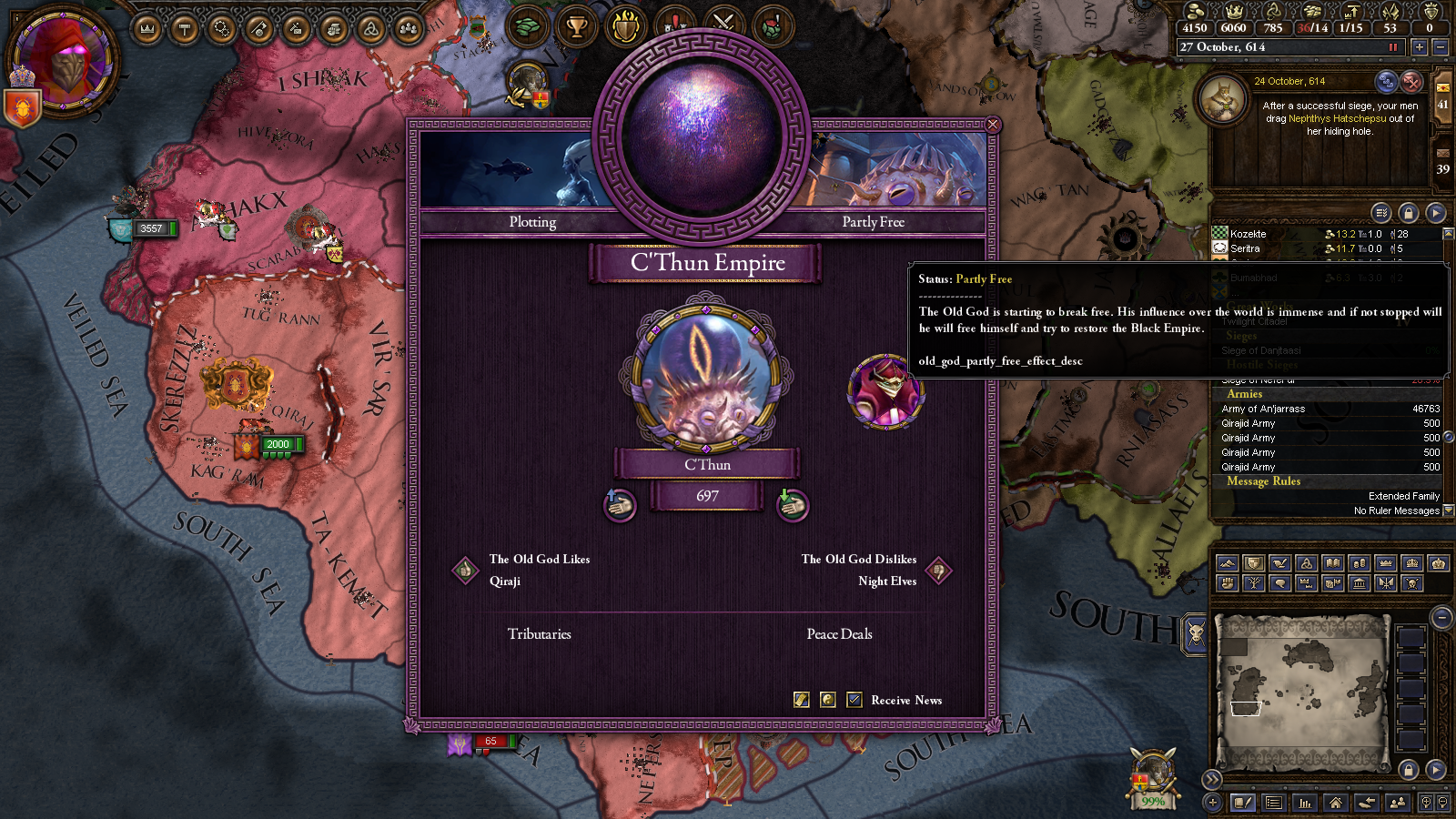Open the crown menu button in the top bar
The image size is (1456, 819).
pos(147,29)
